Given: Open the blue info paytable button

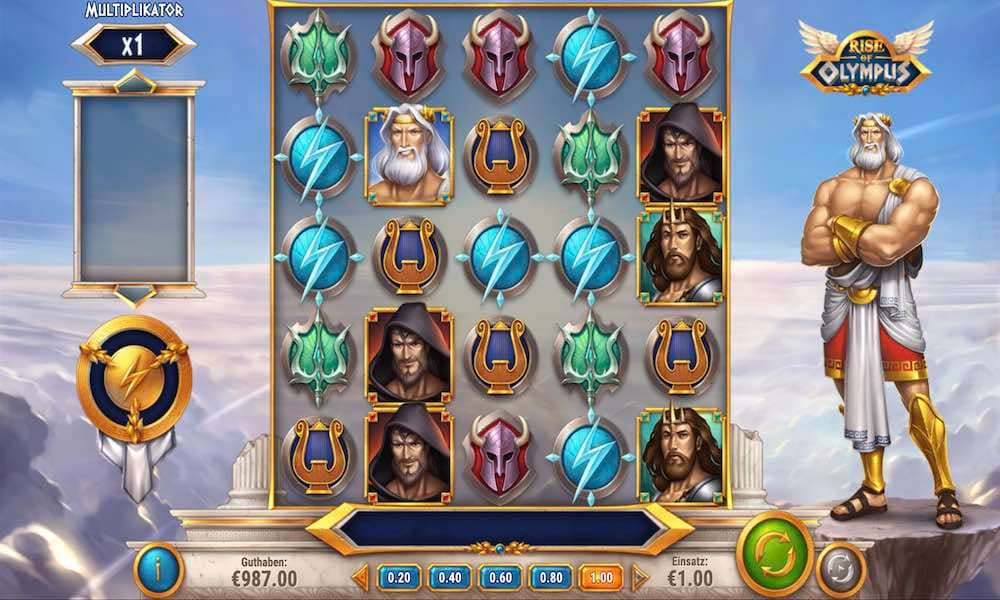Looking at the screenshot, I should click(x=158, y=570).
